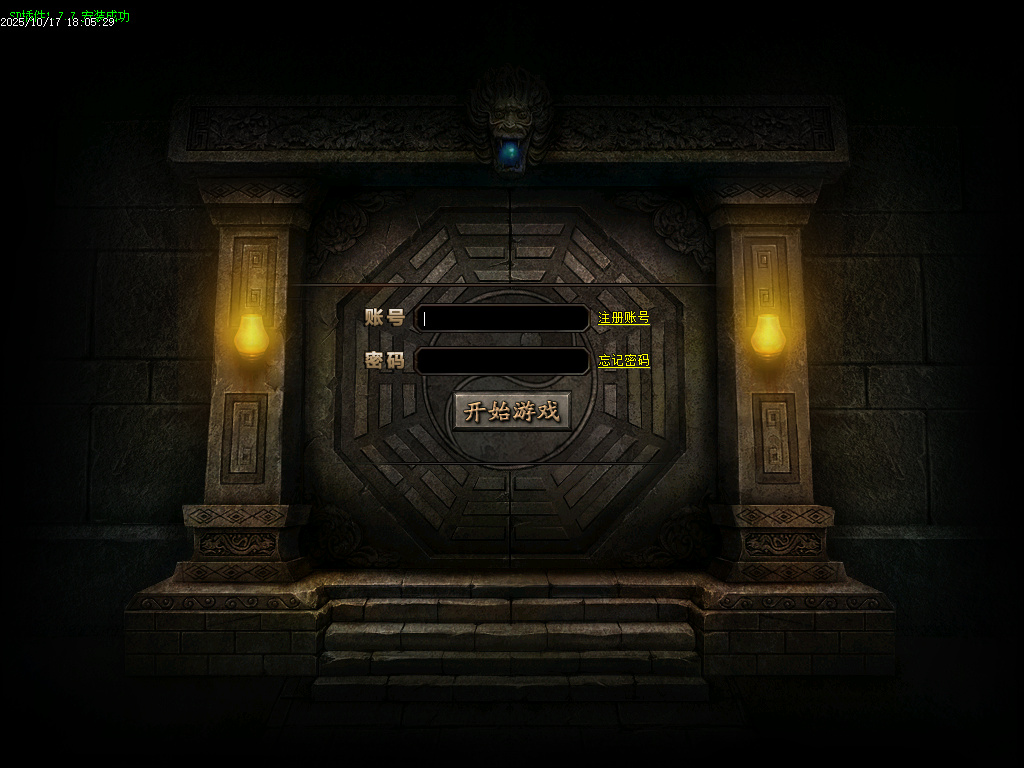Focus the 账号 account input field

coord(502,318)
